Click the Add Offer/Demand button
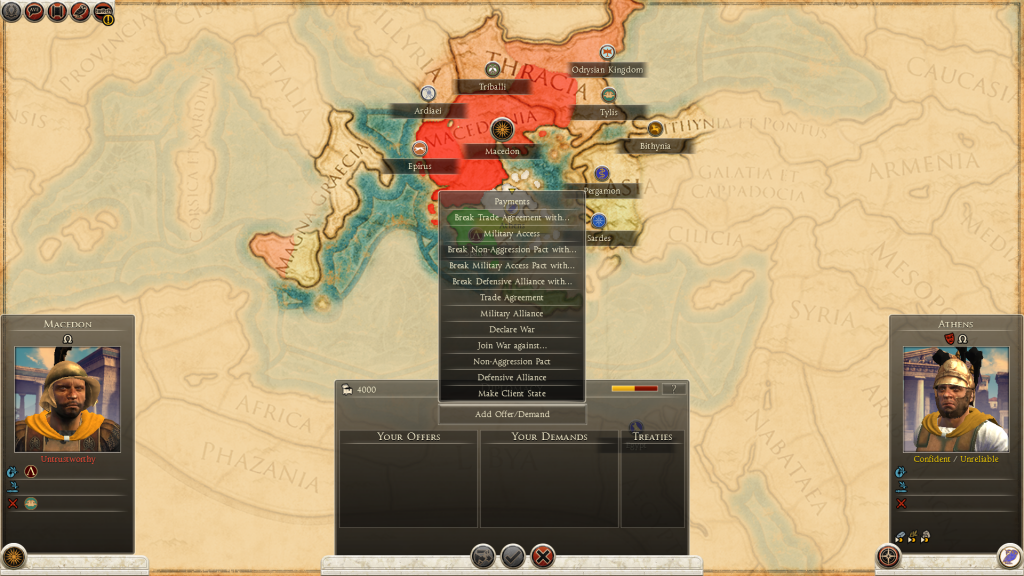Viewport: 1024px width, 576px height. (x=512, y=414)
